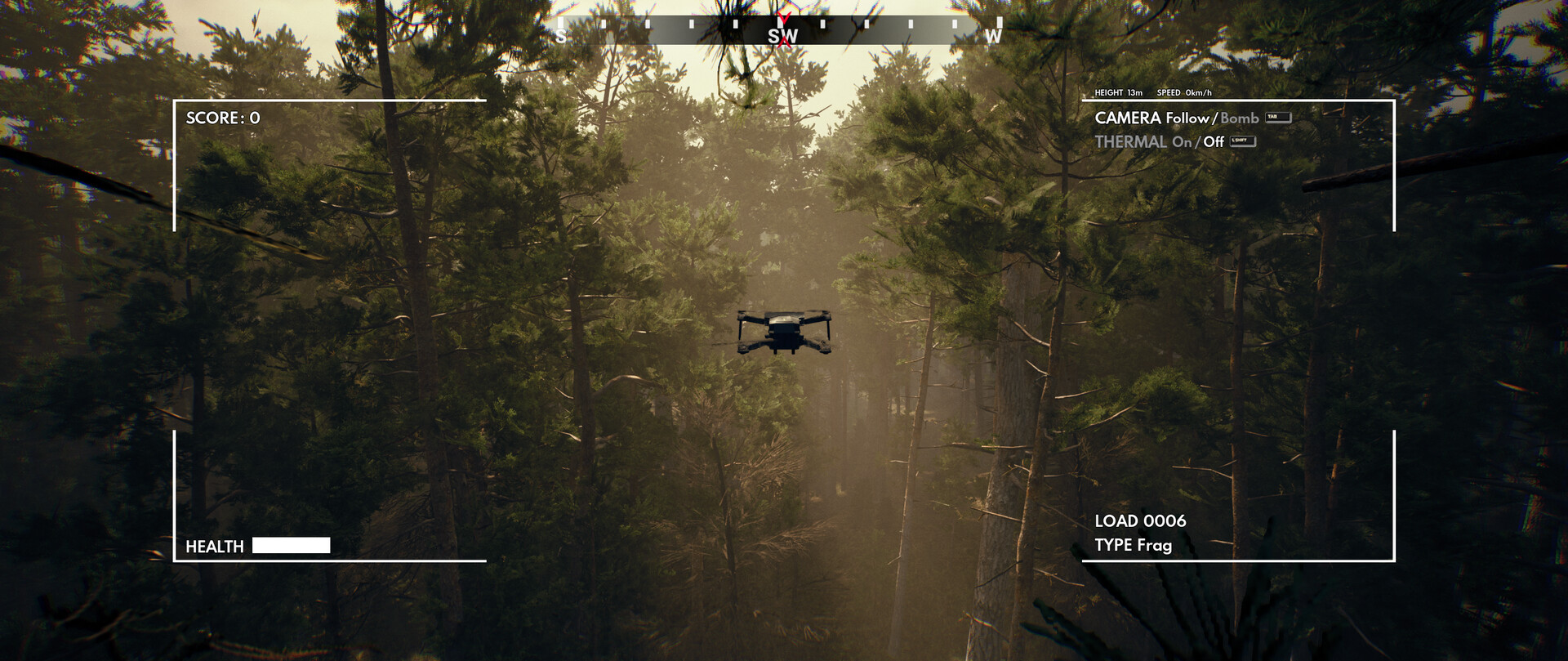Click the SW heading on the compass bar

click(782, 36)
